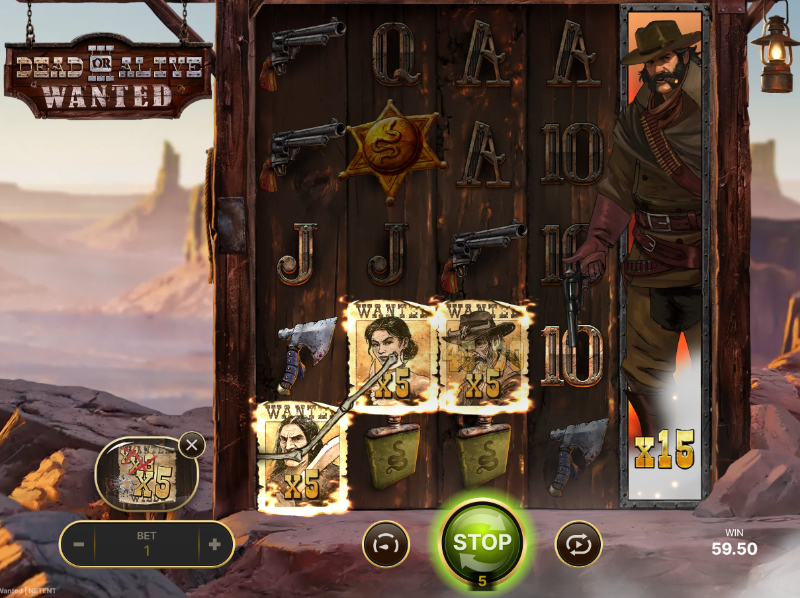The width and height of the screenshot is (800, 598).
Task: Stop the reels with the green STOP button
Action: pos(482,543)
